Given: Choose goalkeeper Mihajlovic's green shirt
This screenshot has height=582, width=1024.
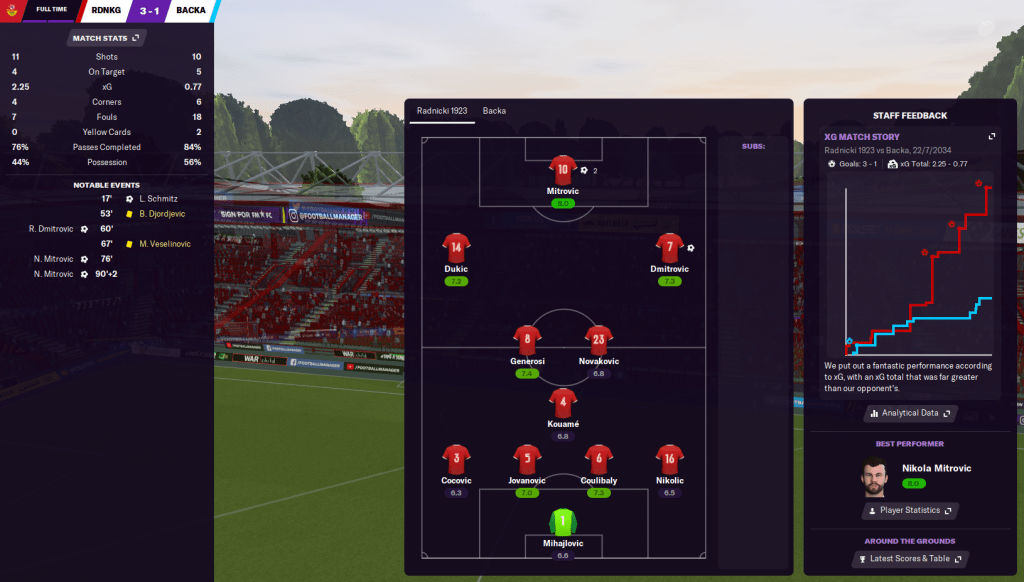Looking at the screenshot, I should [563, 522].
